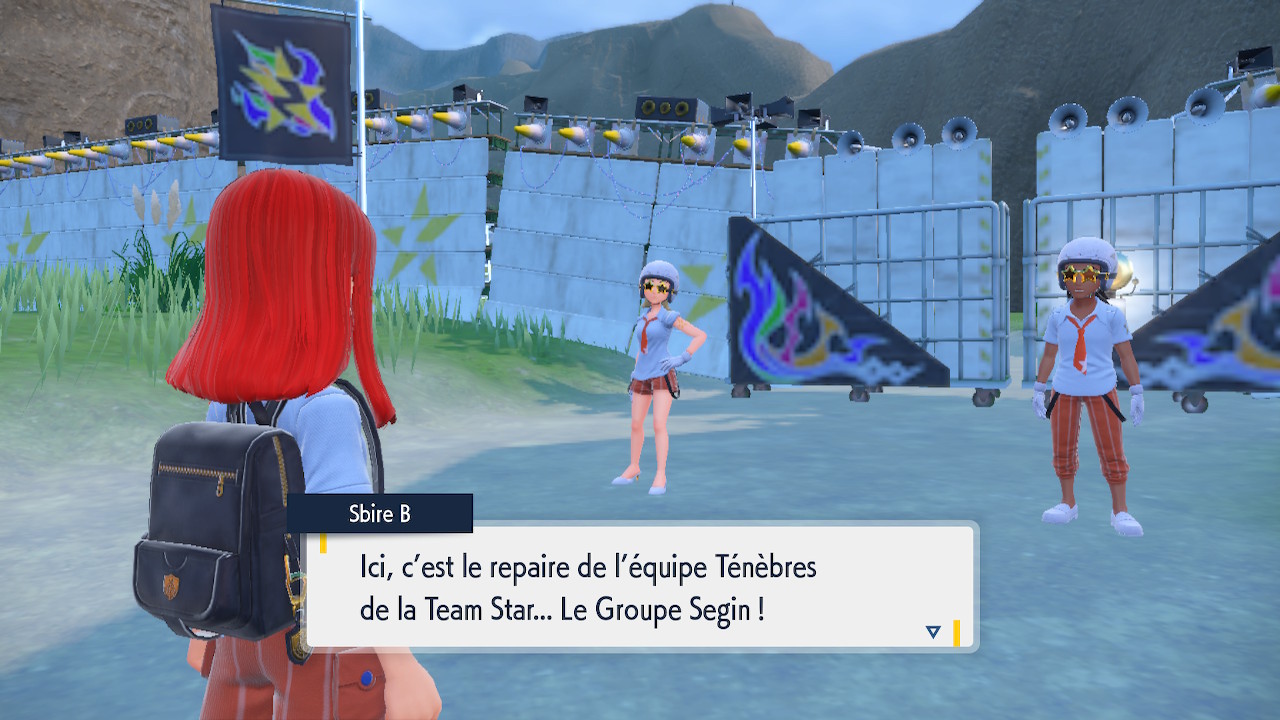The height and width of the screenshot is (720, 1280).
Task: Advance dialogue with the blue arrow indicator
Action: [933, 631]
